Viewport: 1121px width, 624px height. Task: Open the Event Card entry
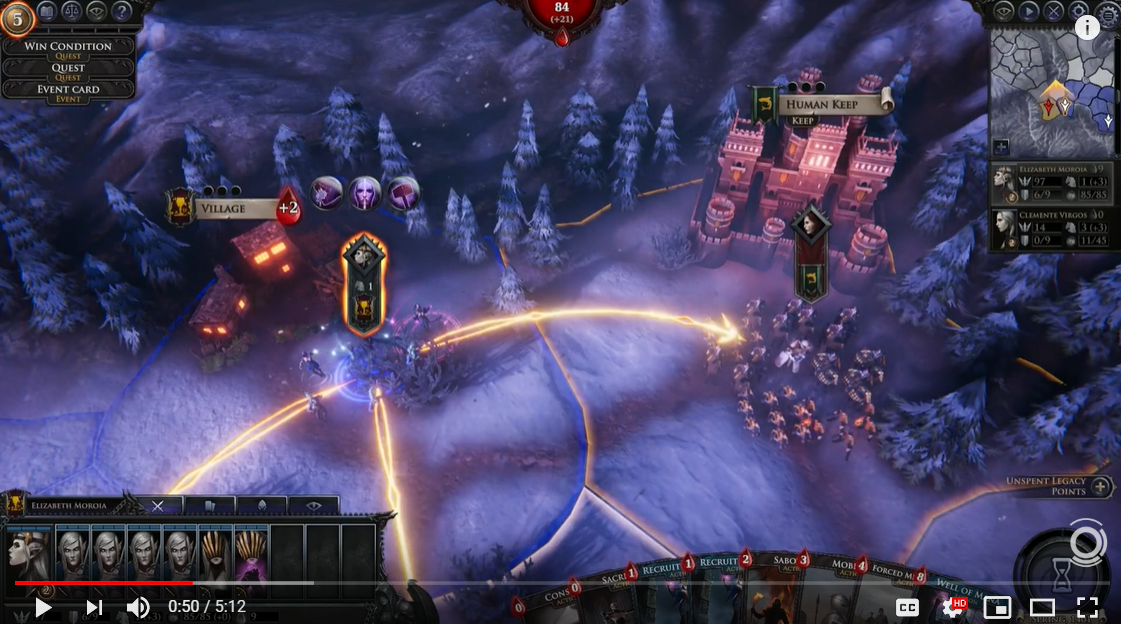click(68, 89)
